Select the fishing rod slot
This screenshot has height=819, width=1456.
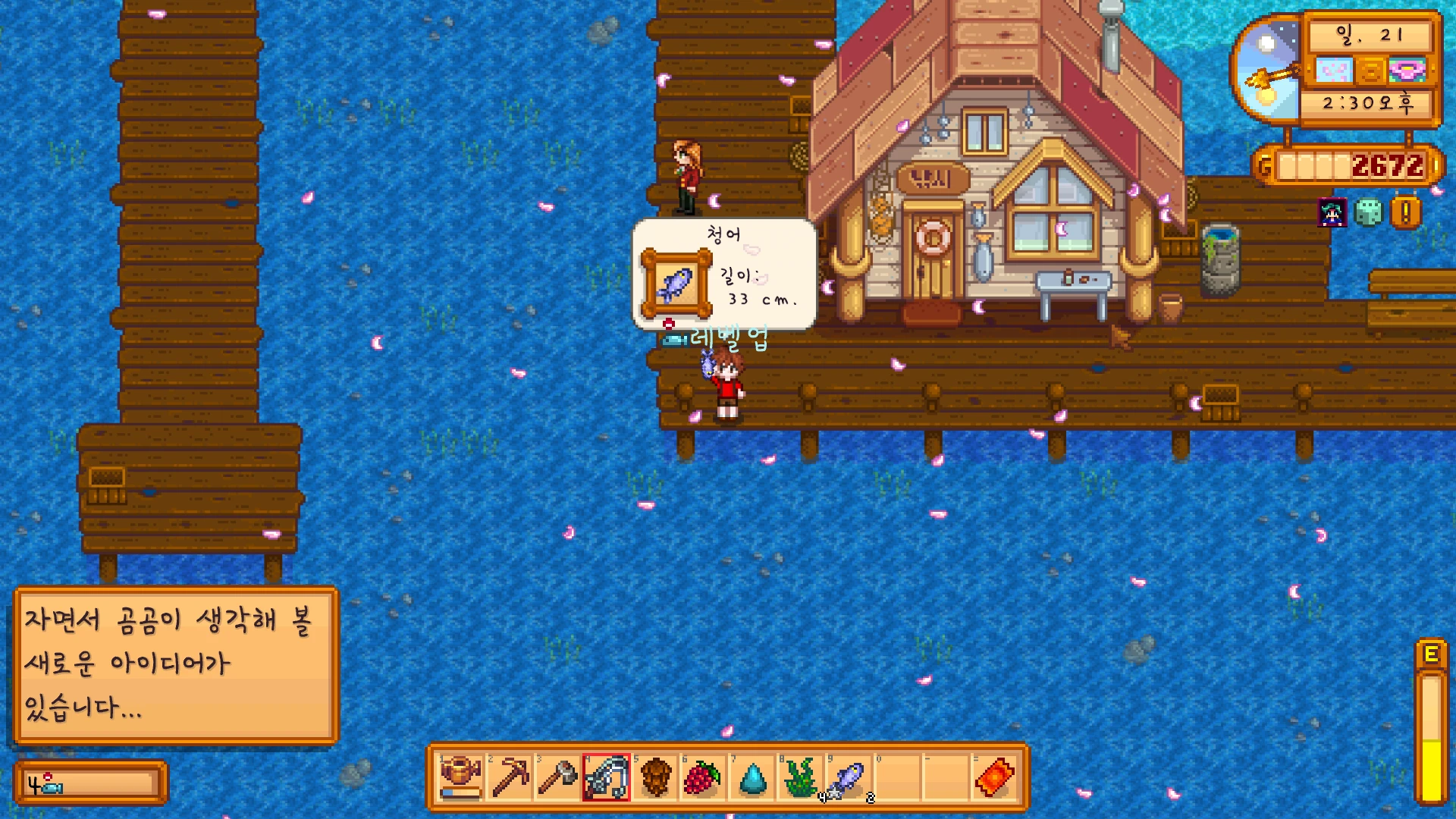[x=607, y=777]
